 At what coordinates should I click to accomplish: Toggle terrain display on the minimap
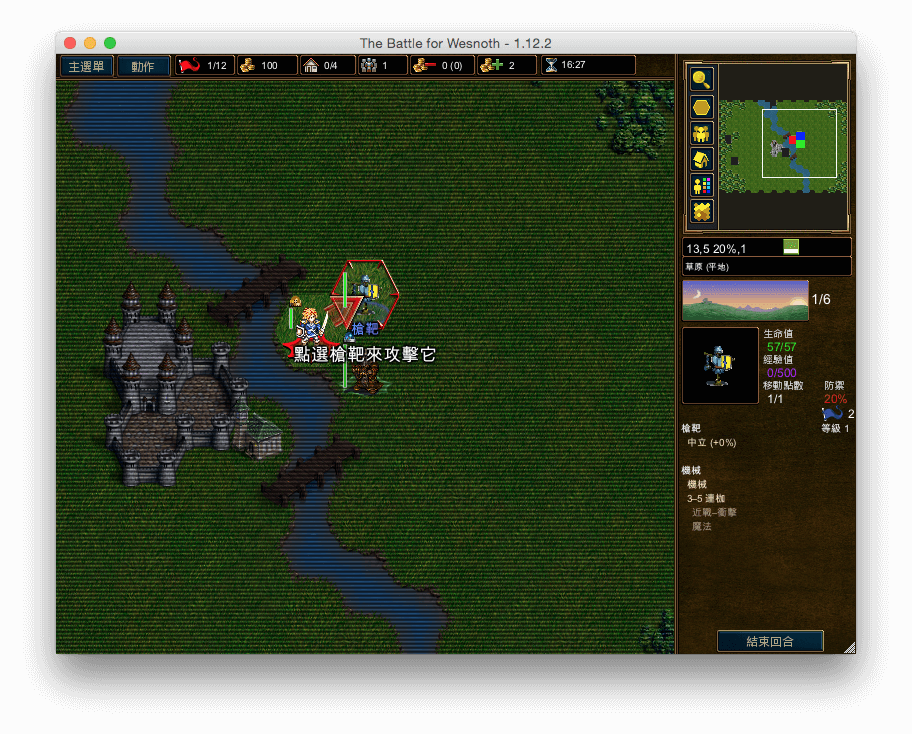[702, 211]
